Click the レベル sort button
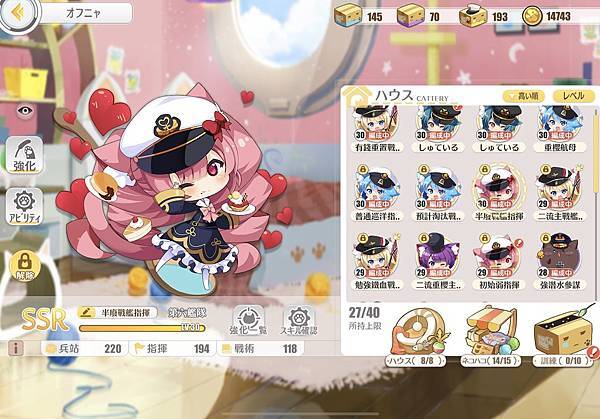600x419 pixels. (573, 95)
